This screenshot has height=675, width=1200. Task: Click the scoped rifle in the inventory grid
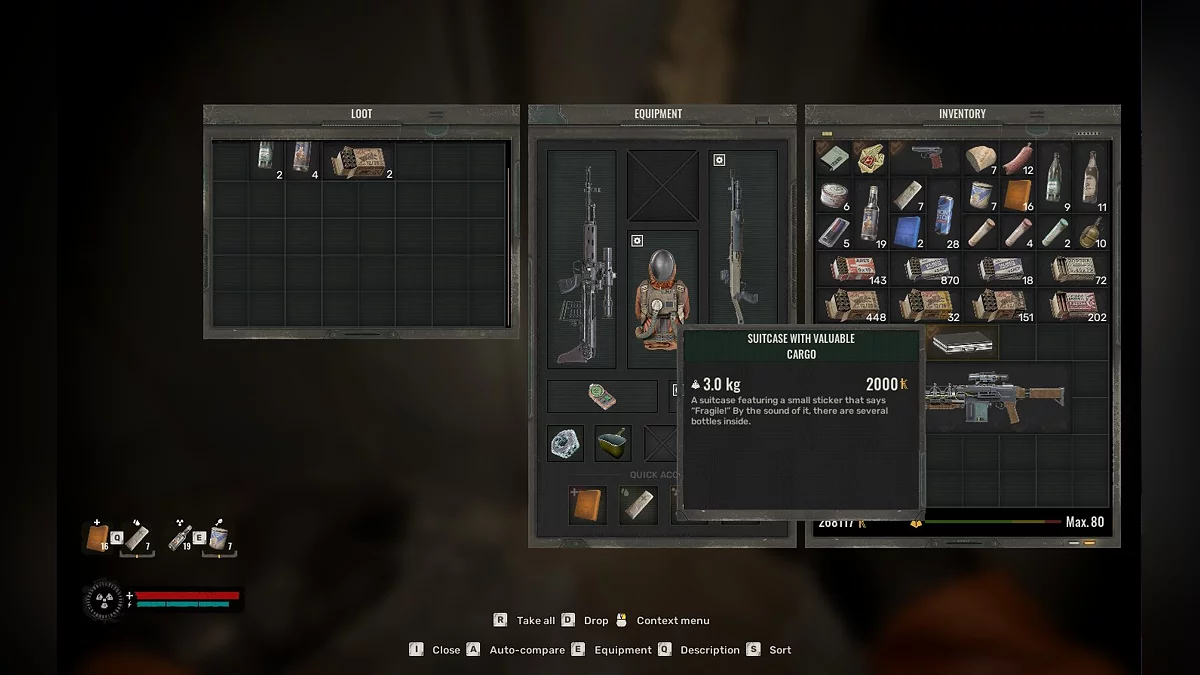[996, 397]
